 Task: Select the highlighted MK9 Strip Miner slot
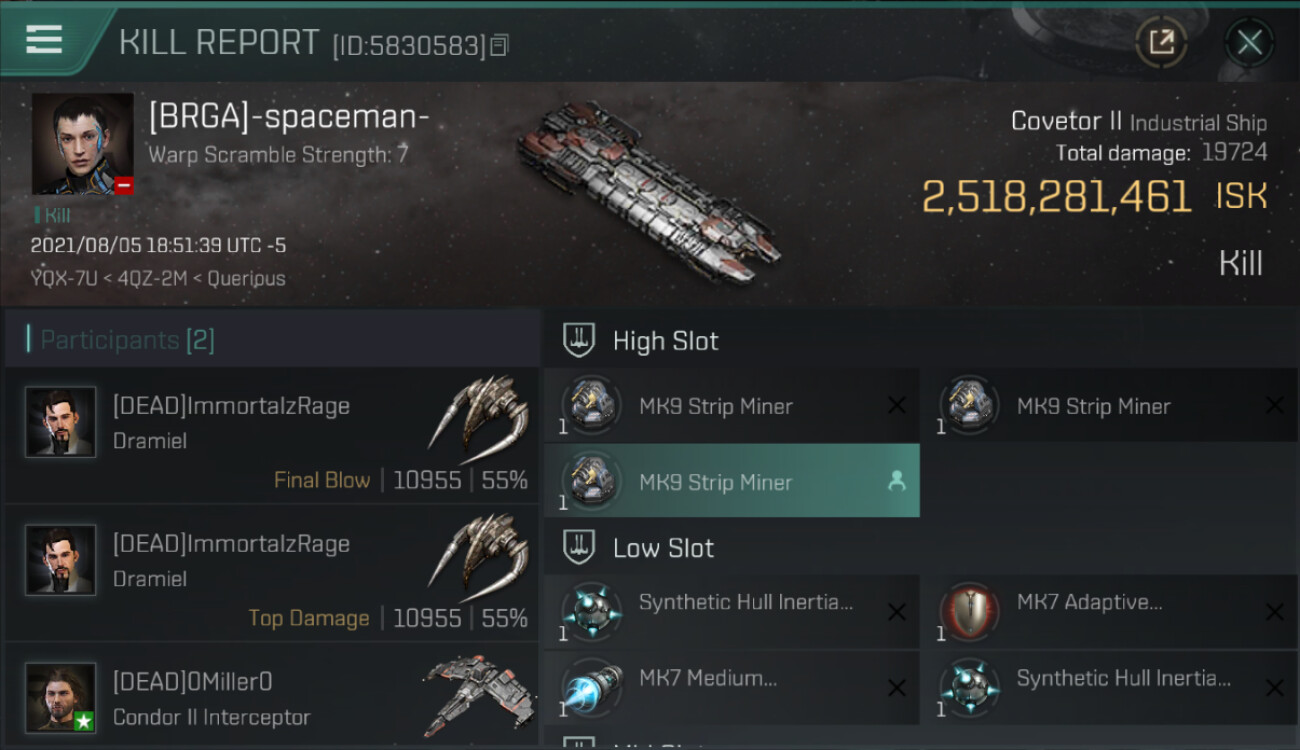point(731,482)
